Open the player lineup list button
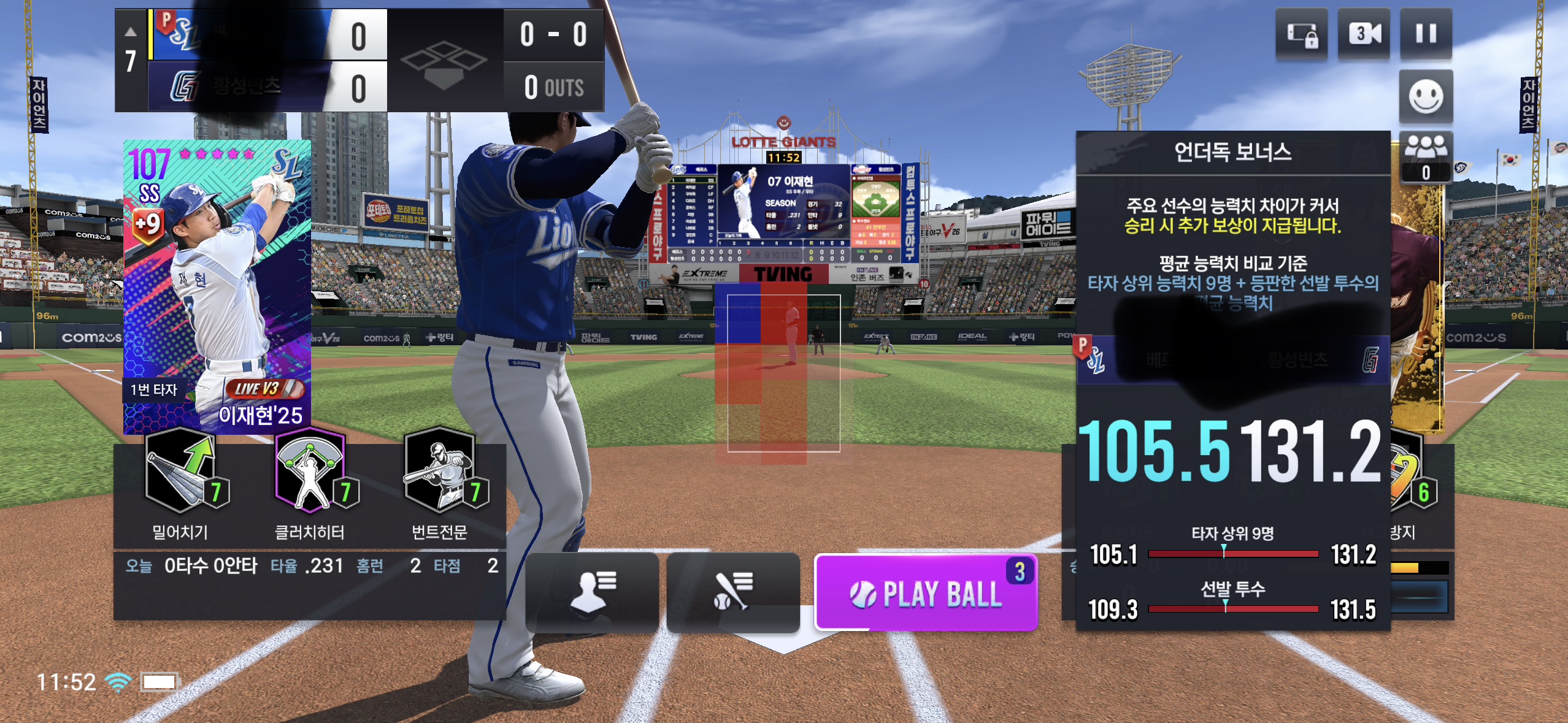1568x723 pixels. [592, 592]
